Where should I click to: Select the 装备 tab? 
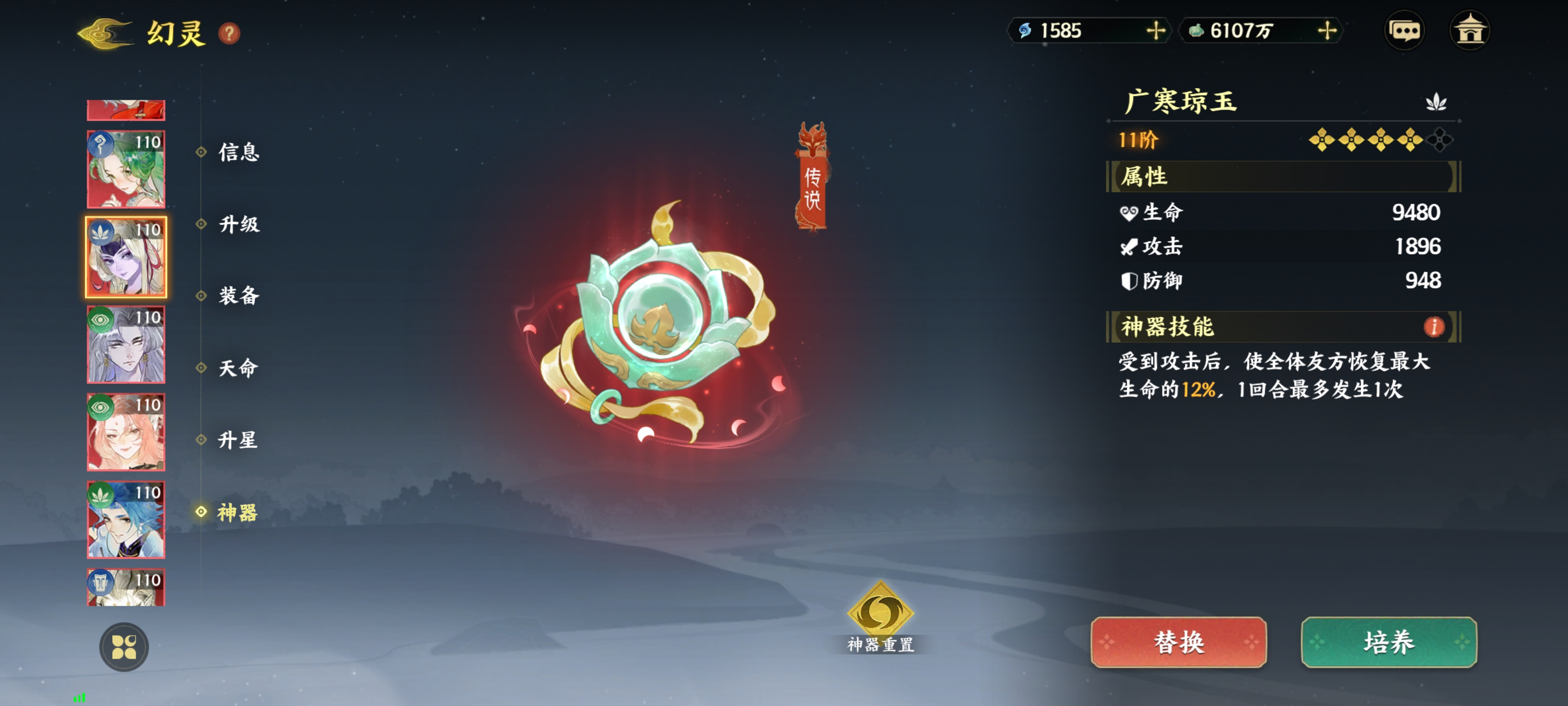click(239, 296)
